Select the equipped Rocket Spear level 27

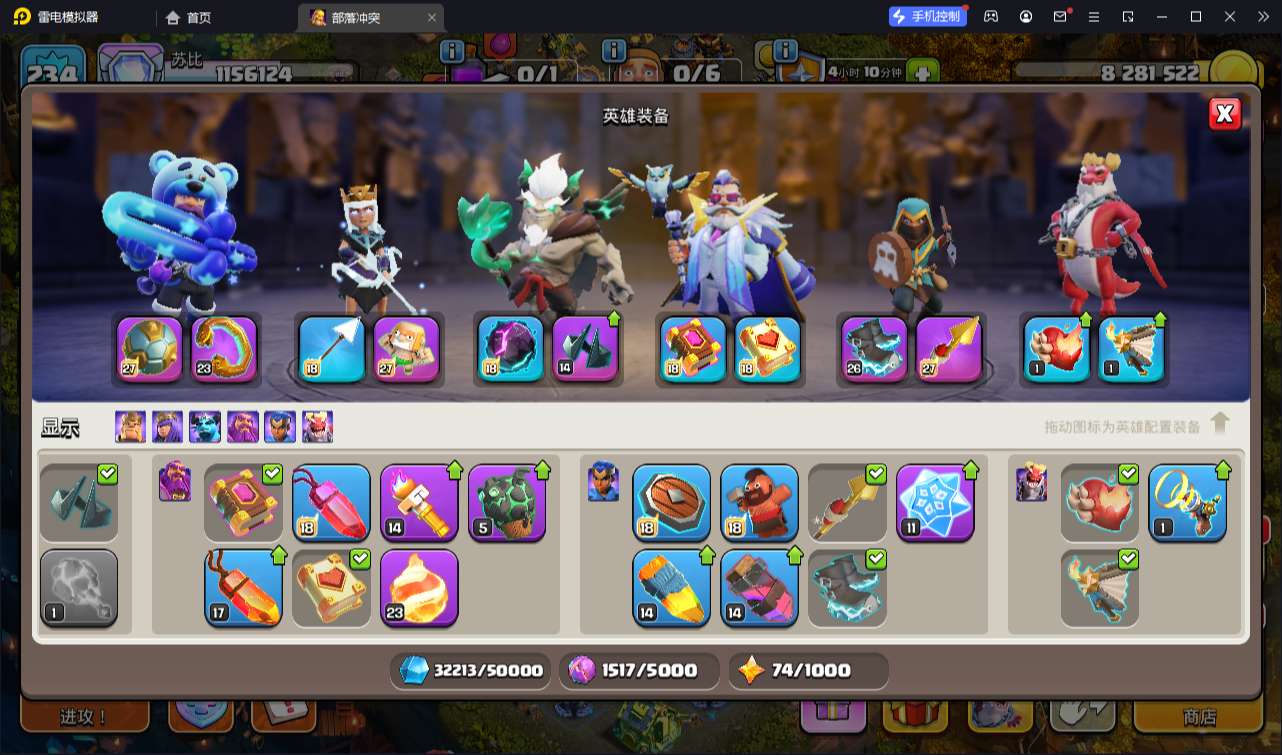tap(949, 349)
